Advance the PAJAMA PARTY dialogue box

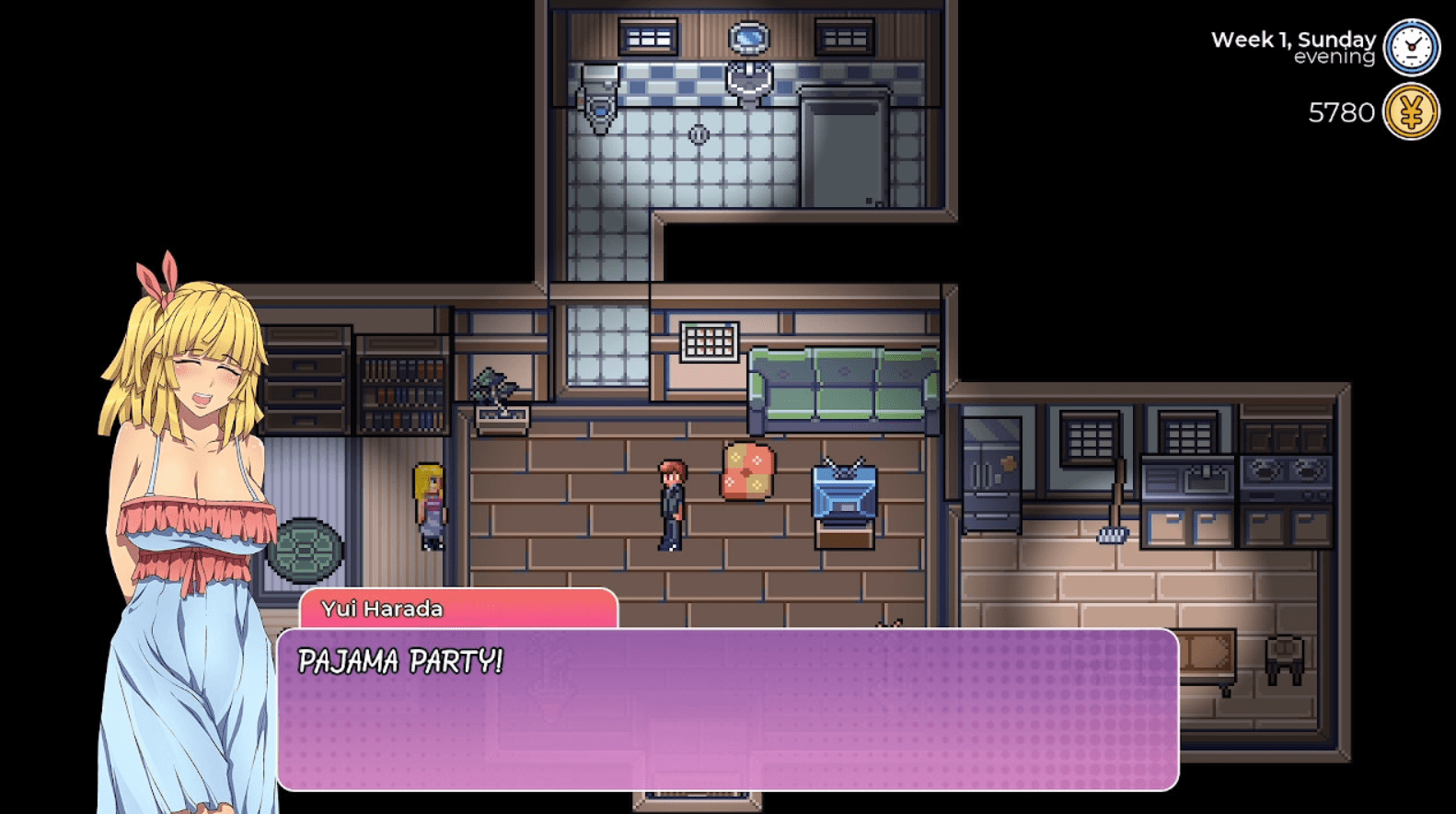point(727,709)
